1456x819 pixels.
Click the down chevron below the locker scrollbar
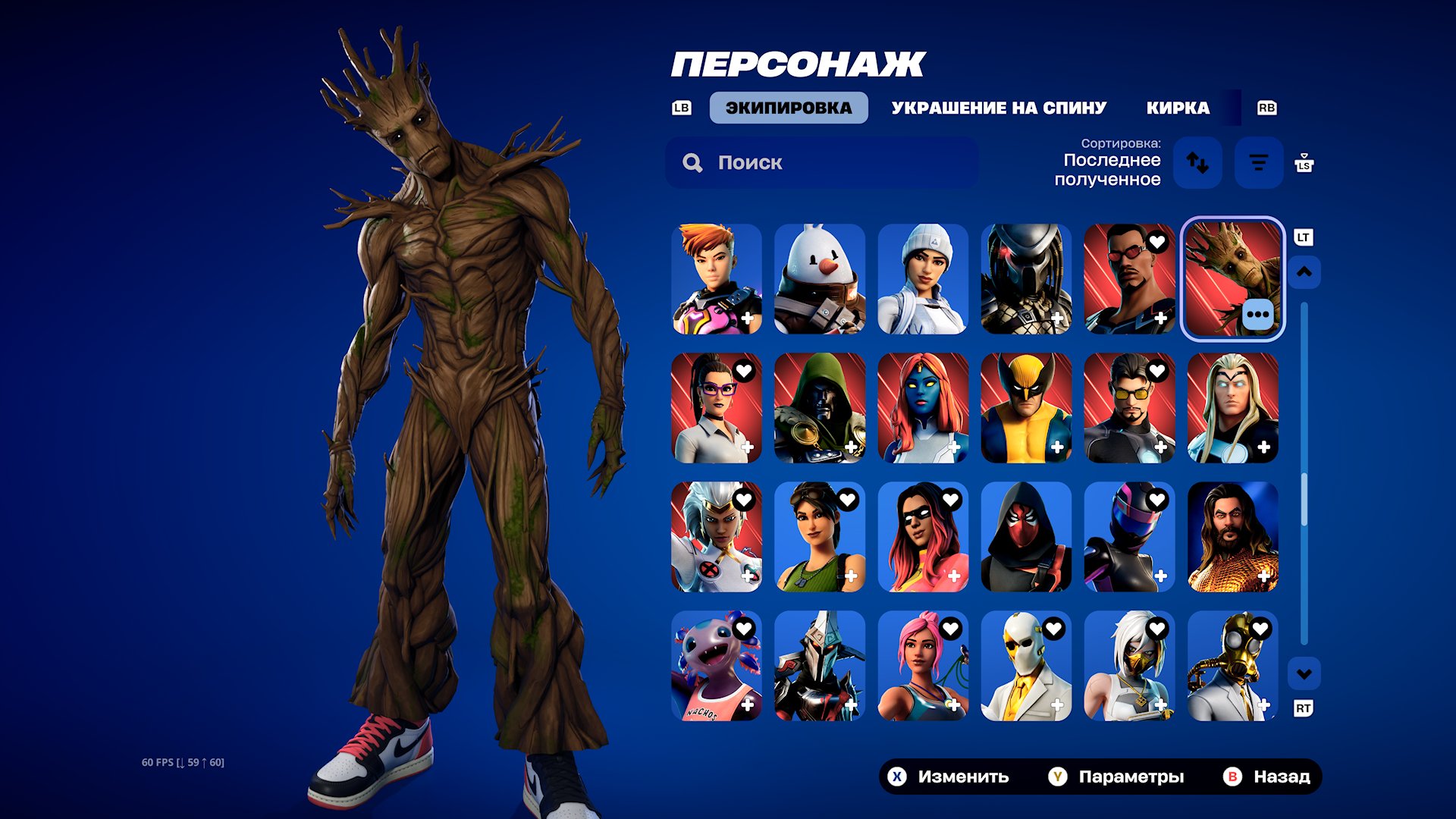(x=1304, y=673)
